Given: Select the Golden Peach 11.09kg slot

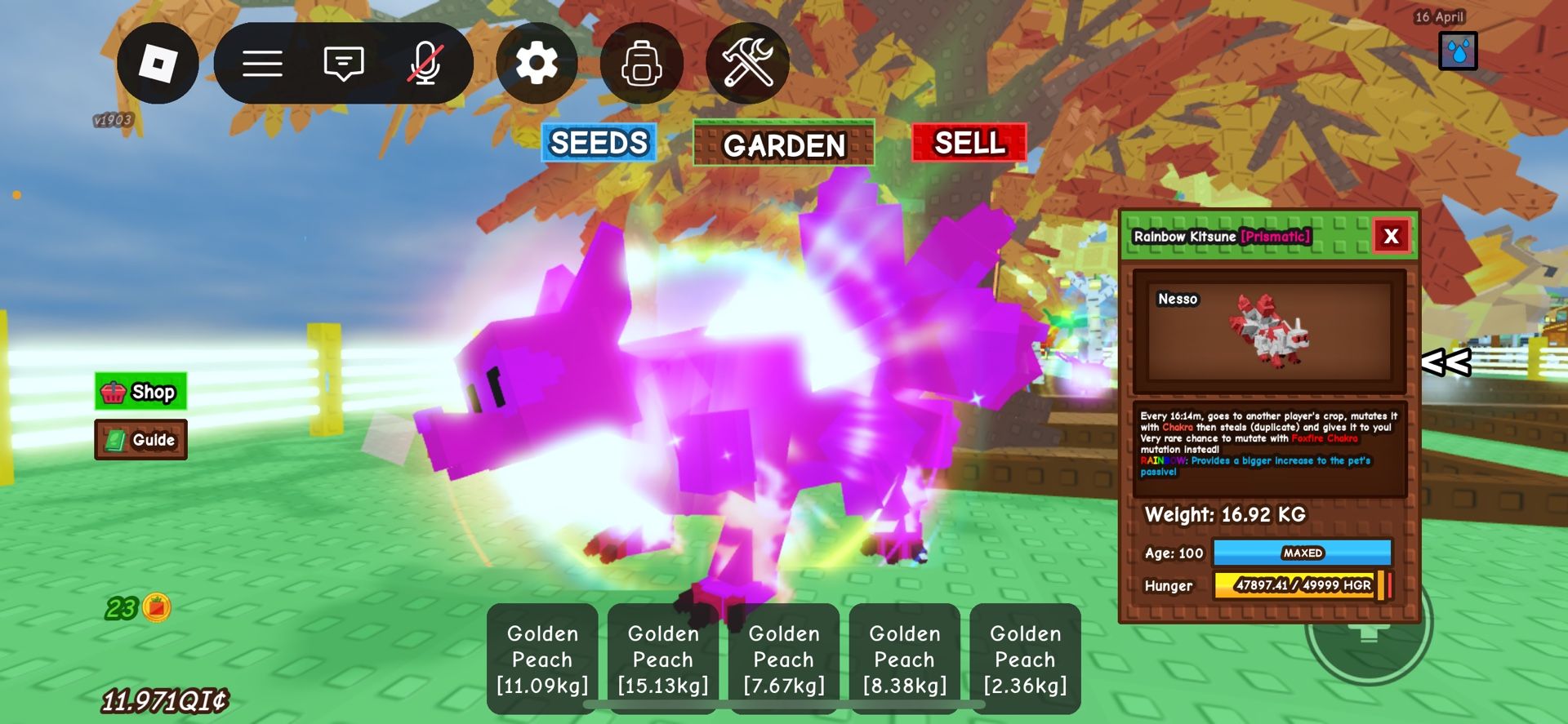Looking at the screenshot, I should pyautogui.click(x=542, y=659).
